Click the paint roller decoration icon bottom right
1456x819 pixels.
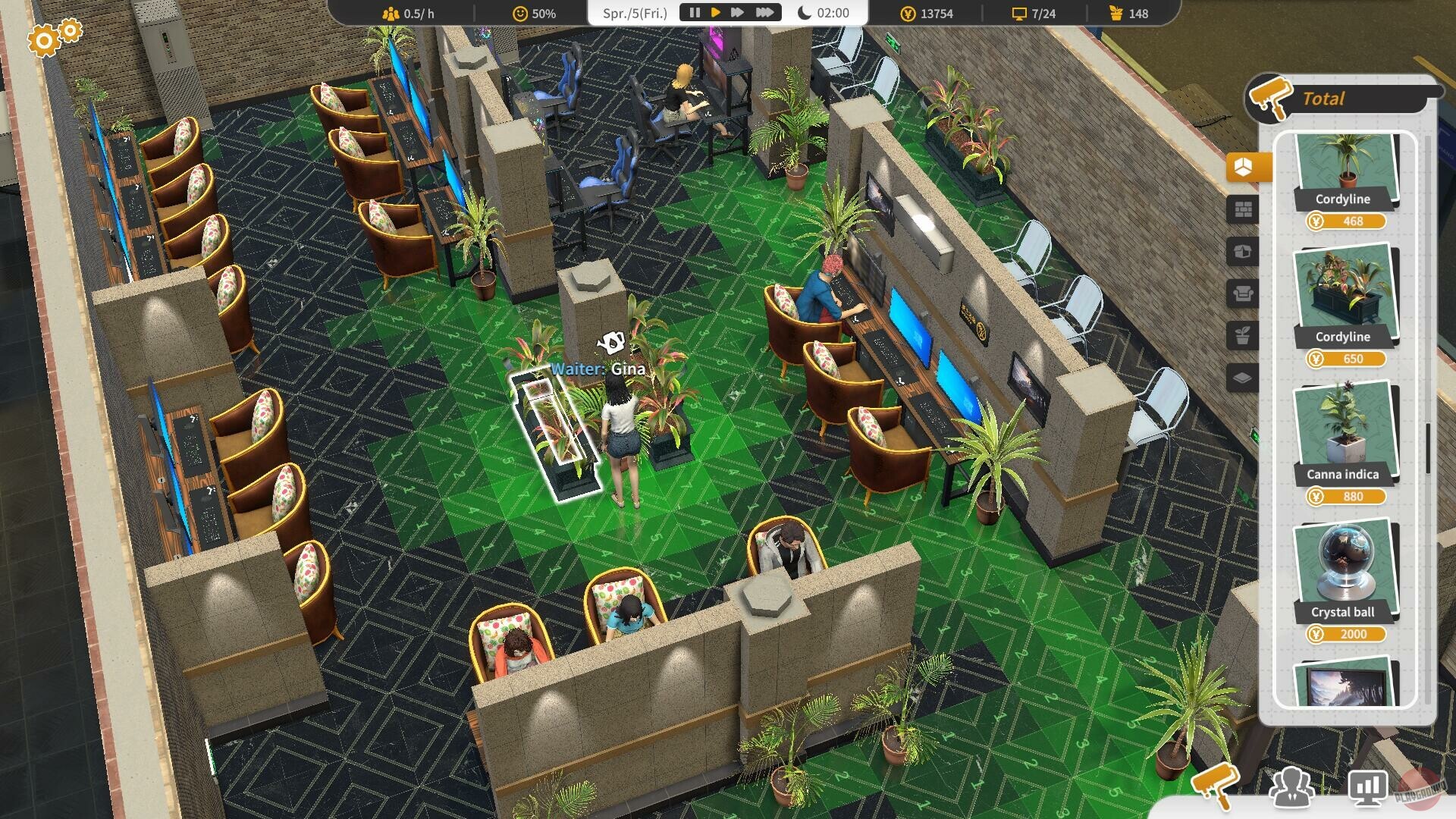[x=1218, y=789]
